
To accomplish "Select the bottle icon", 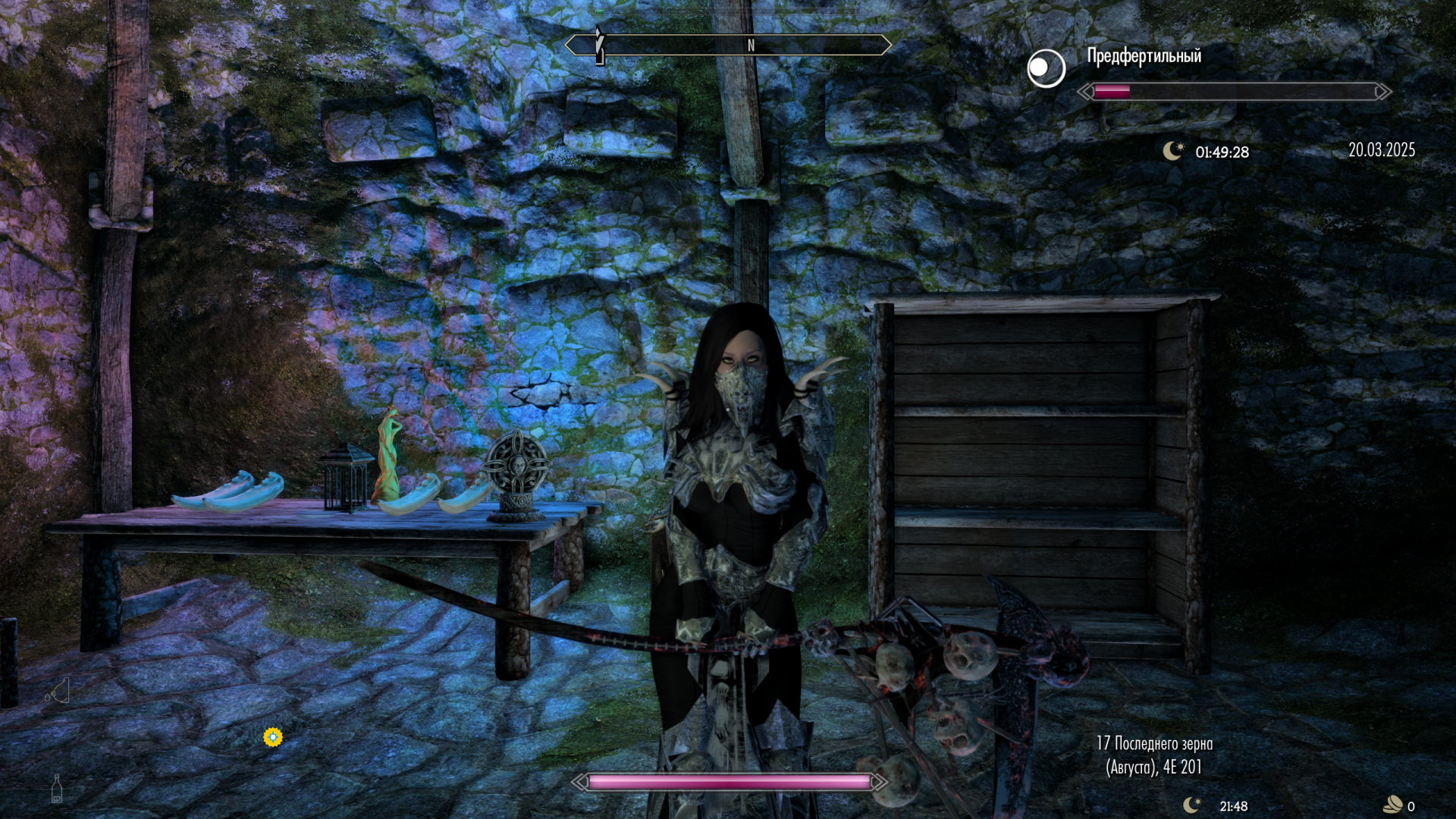I will (x=57, y=789).
